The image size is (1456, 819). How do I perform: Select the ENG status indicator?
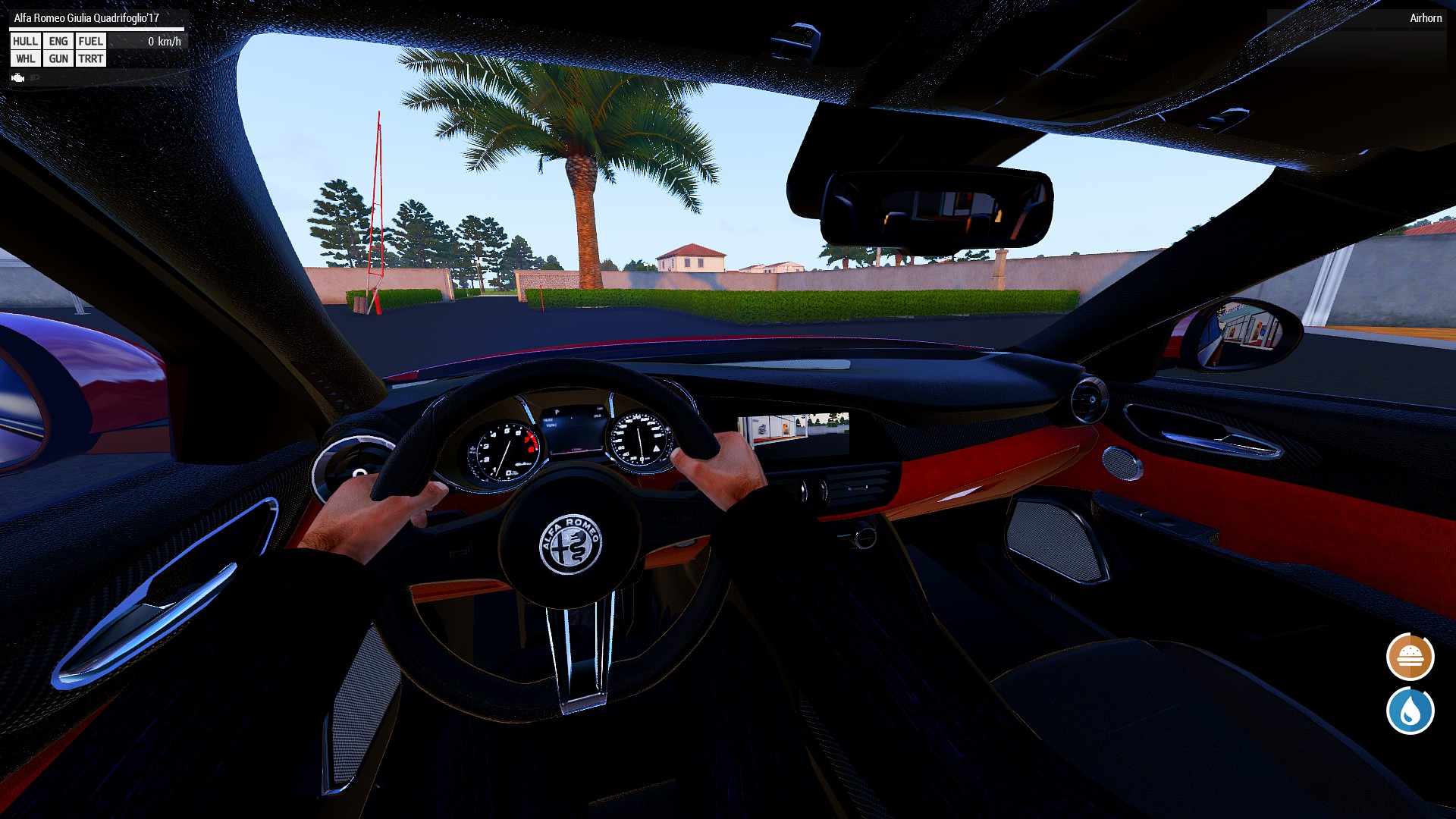58,41
